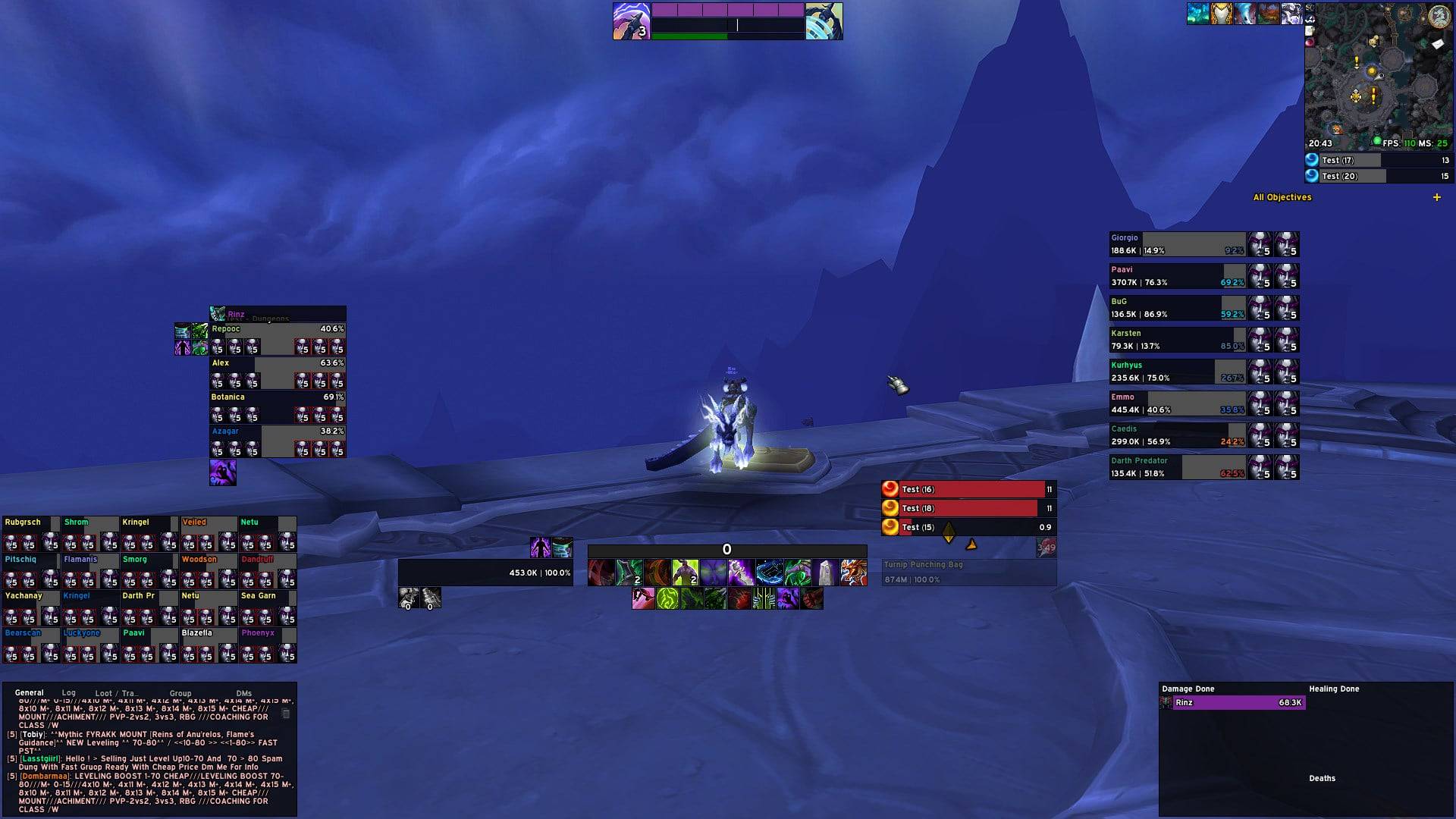Use the Imprison cage bars ability
Image resolution: width=1456 pixels, height=819 pixels.
[x=764, y=599]
